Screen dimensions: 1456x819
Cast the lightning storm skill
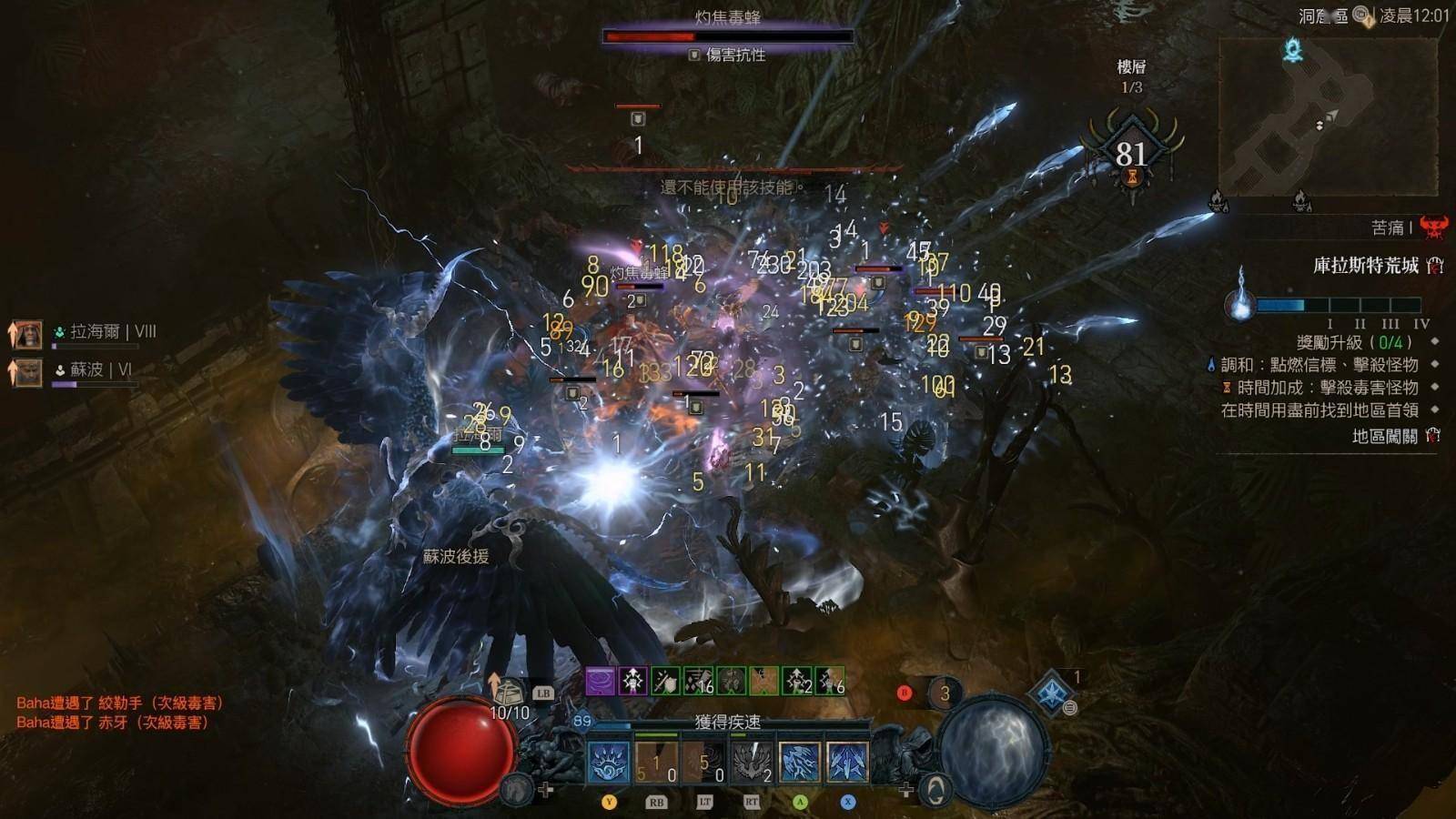800,763
